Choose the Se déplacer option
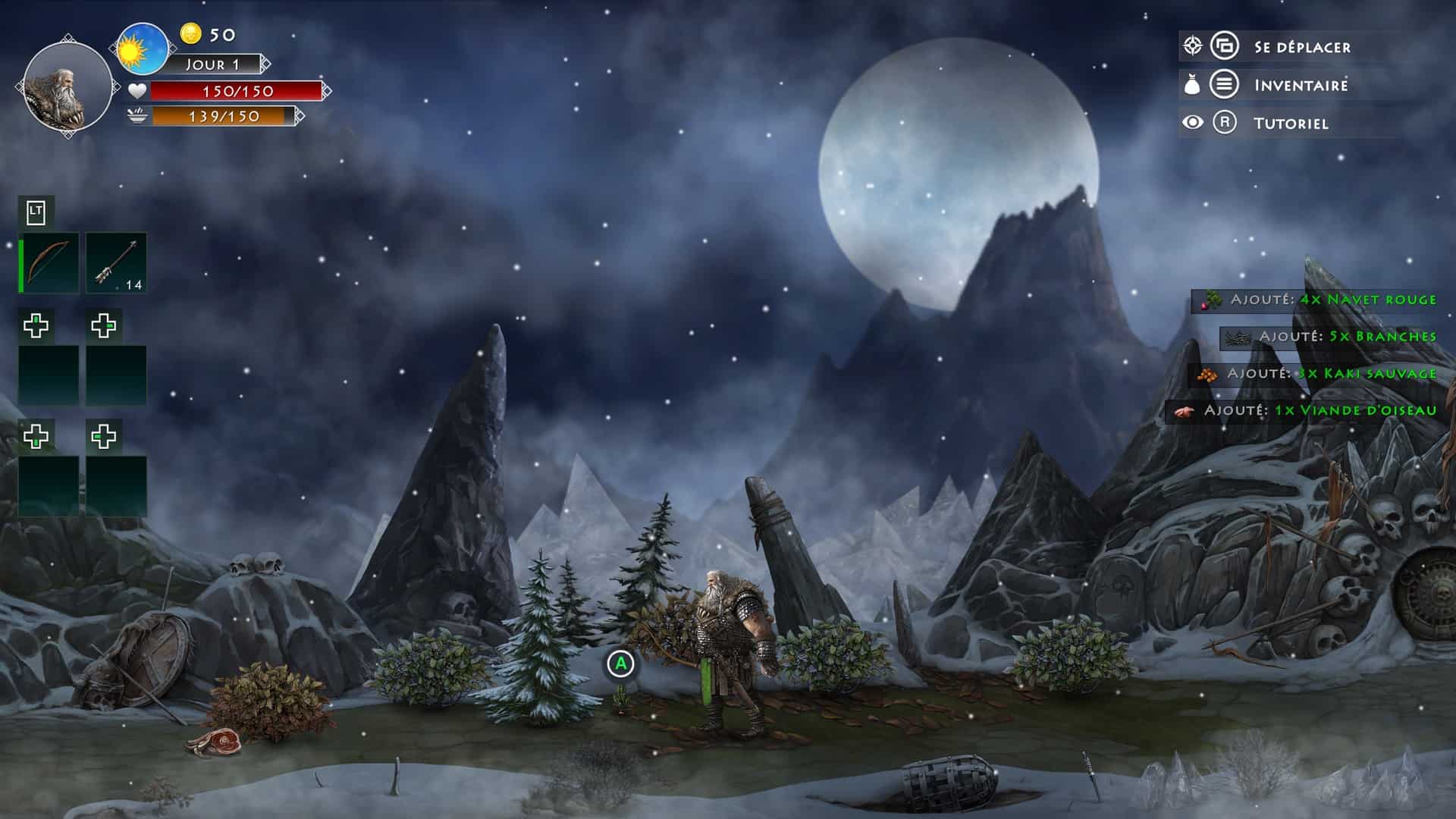The height and width of the screenshot is (819, 1456). pos(1302,47)
